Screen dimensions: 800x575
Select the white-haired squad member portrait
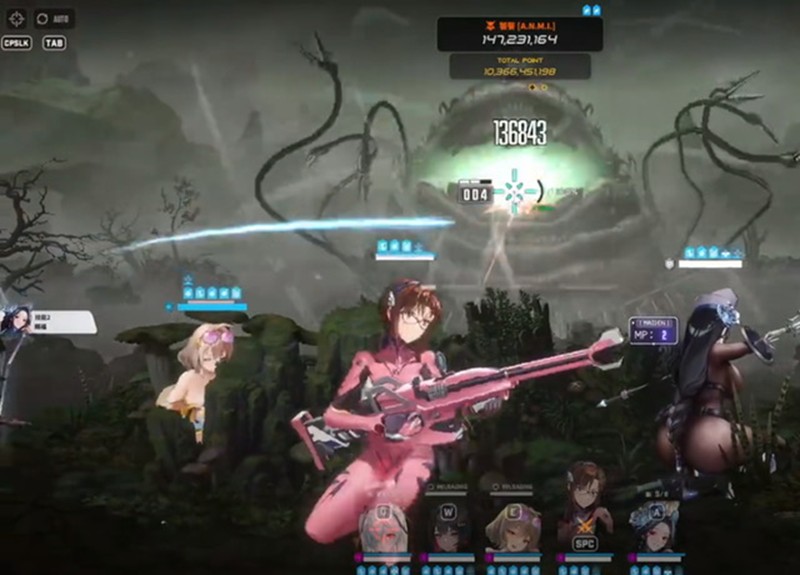point(383,526)
